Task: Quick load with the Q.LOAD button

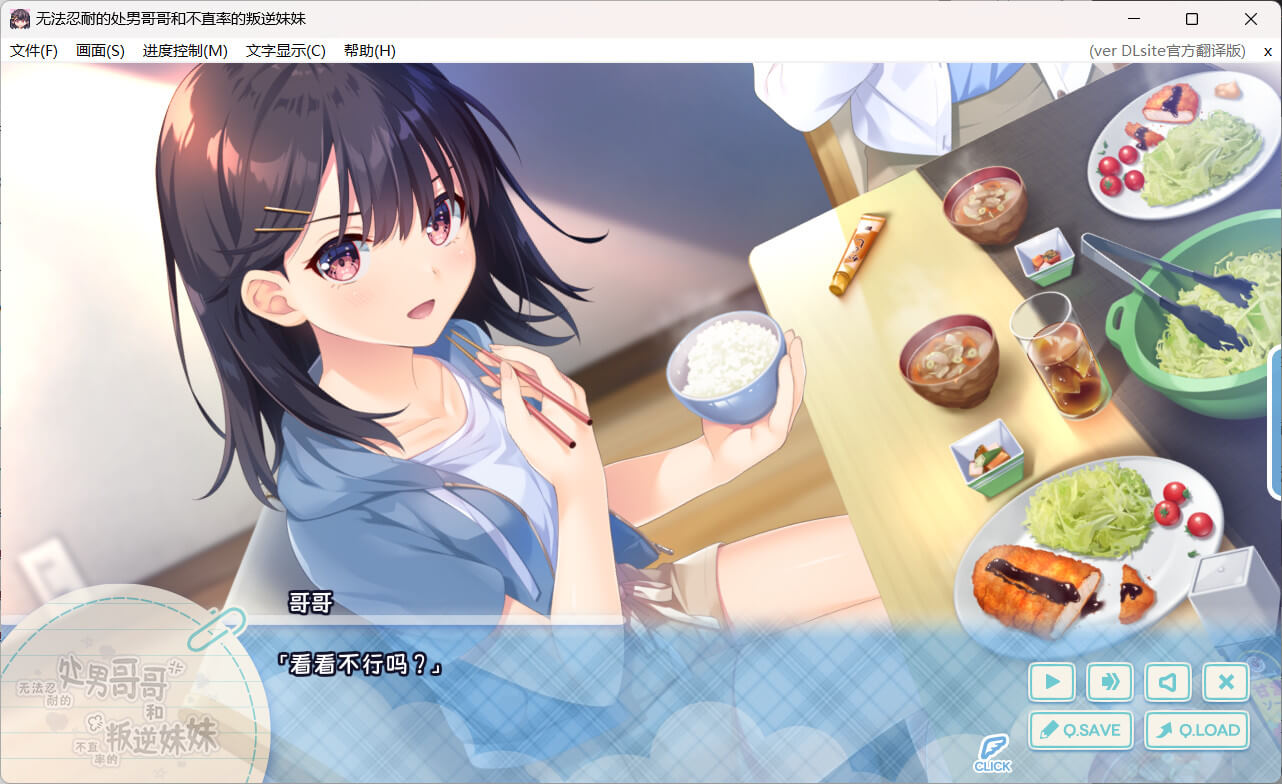Action: 1197,730
